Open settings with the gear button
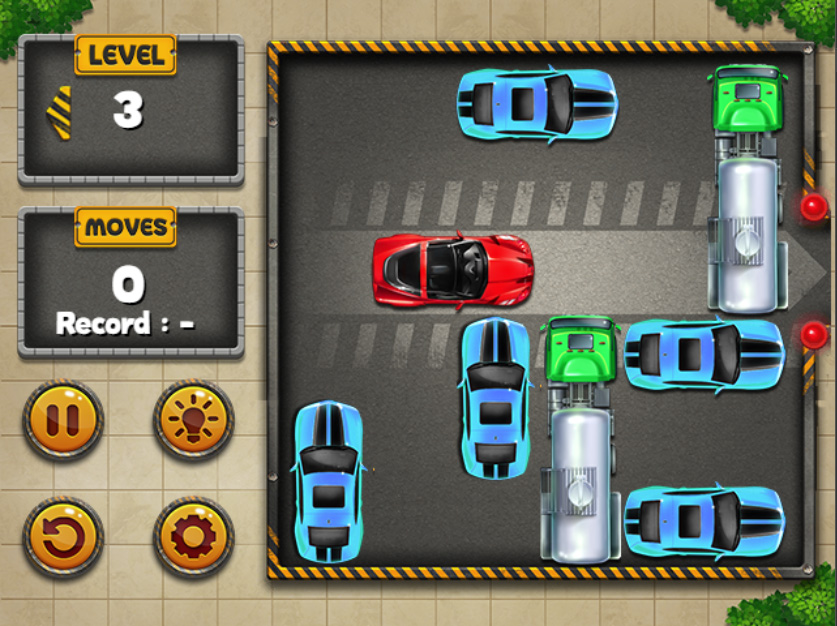The width and height of the screenshot is (837, 626). point(193,537)
